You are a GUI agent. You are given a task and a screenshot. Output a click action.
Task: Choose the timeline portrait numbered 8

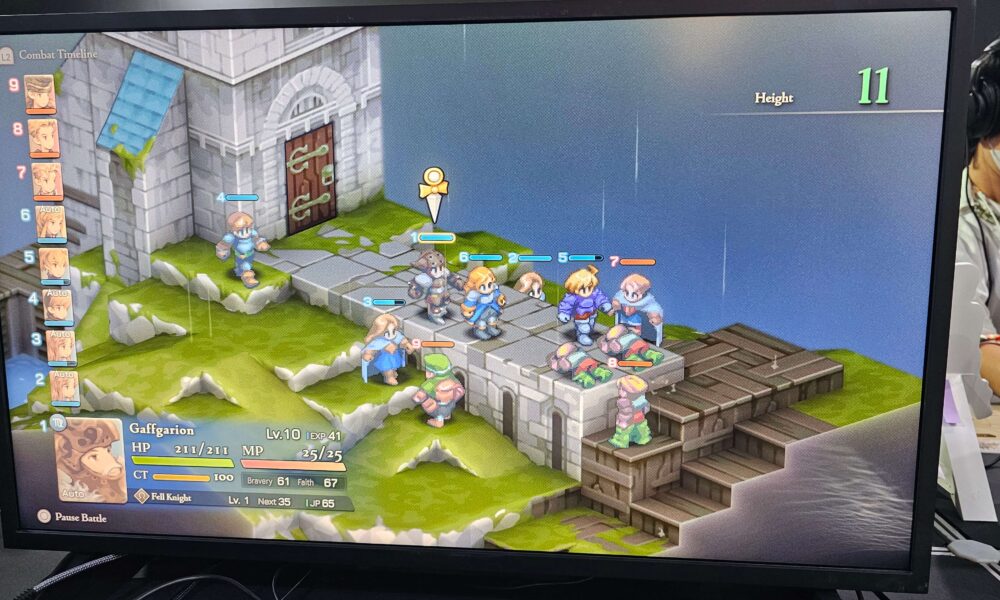43,138
